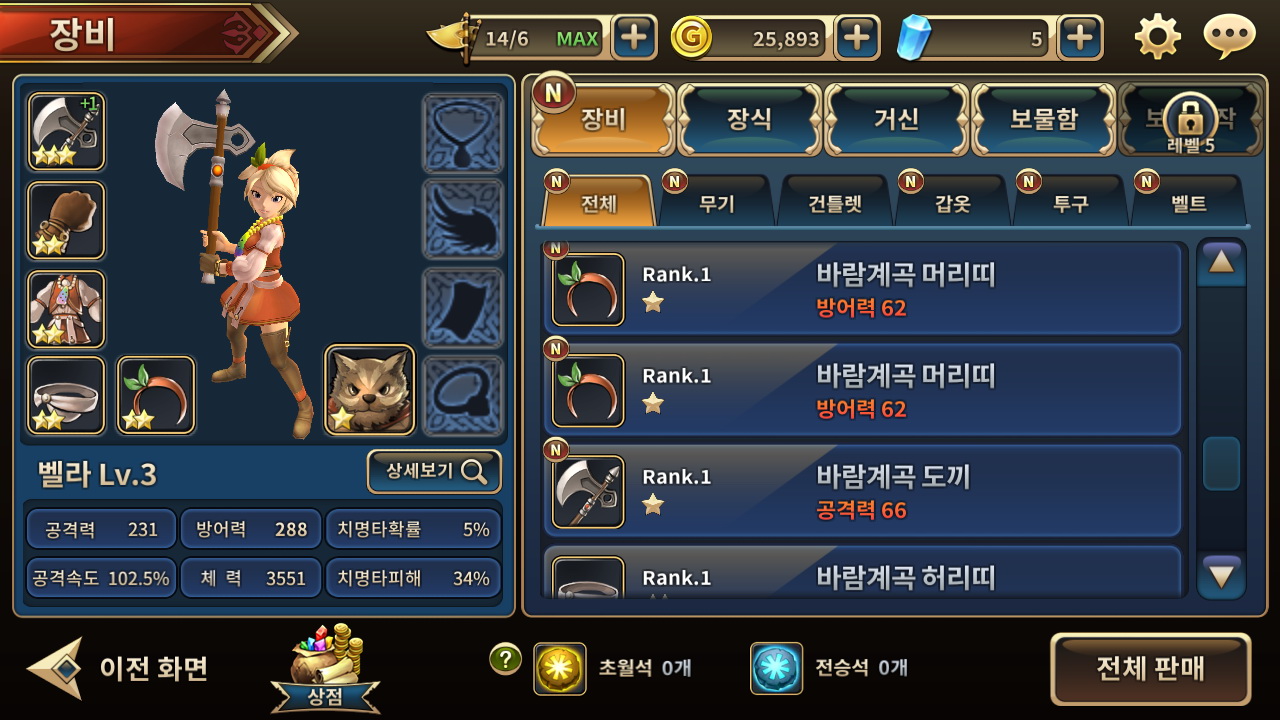
Task: Select the equipped axe weapon slot
Action: (65, 130)
